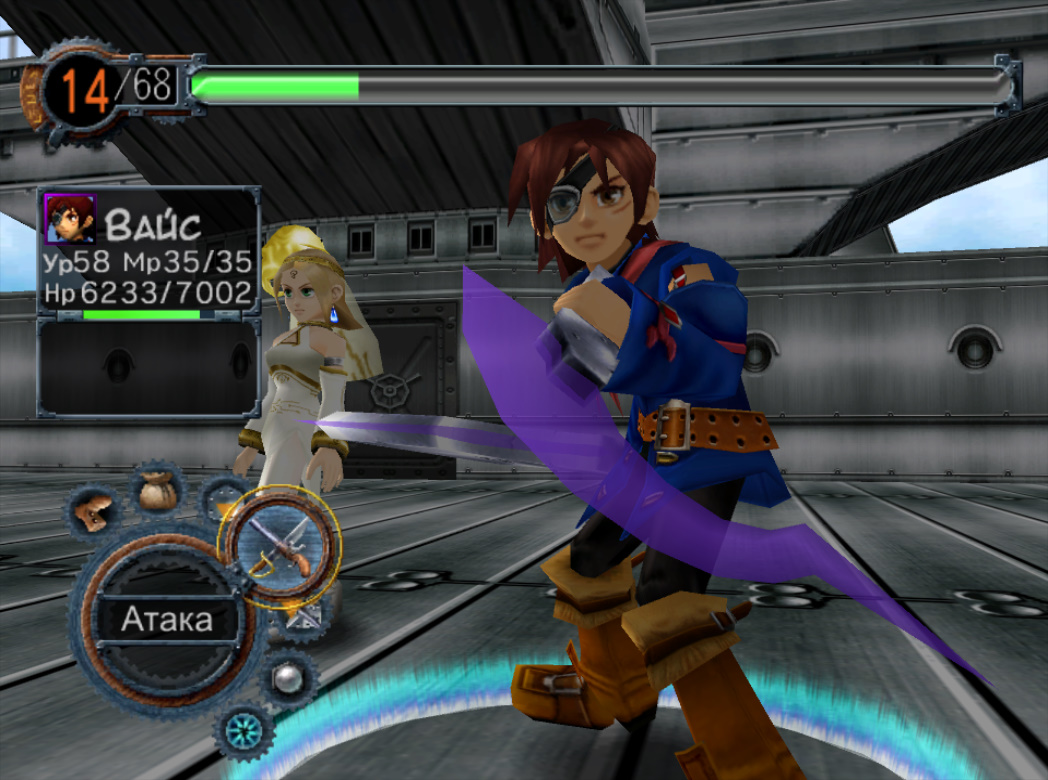
Task: Activate the cyan crystal wheel command
Action: pyautogui.click(x=244, y=731)
